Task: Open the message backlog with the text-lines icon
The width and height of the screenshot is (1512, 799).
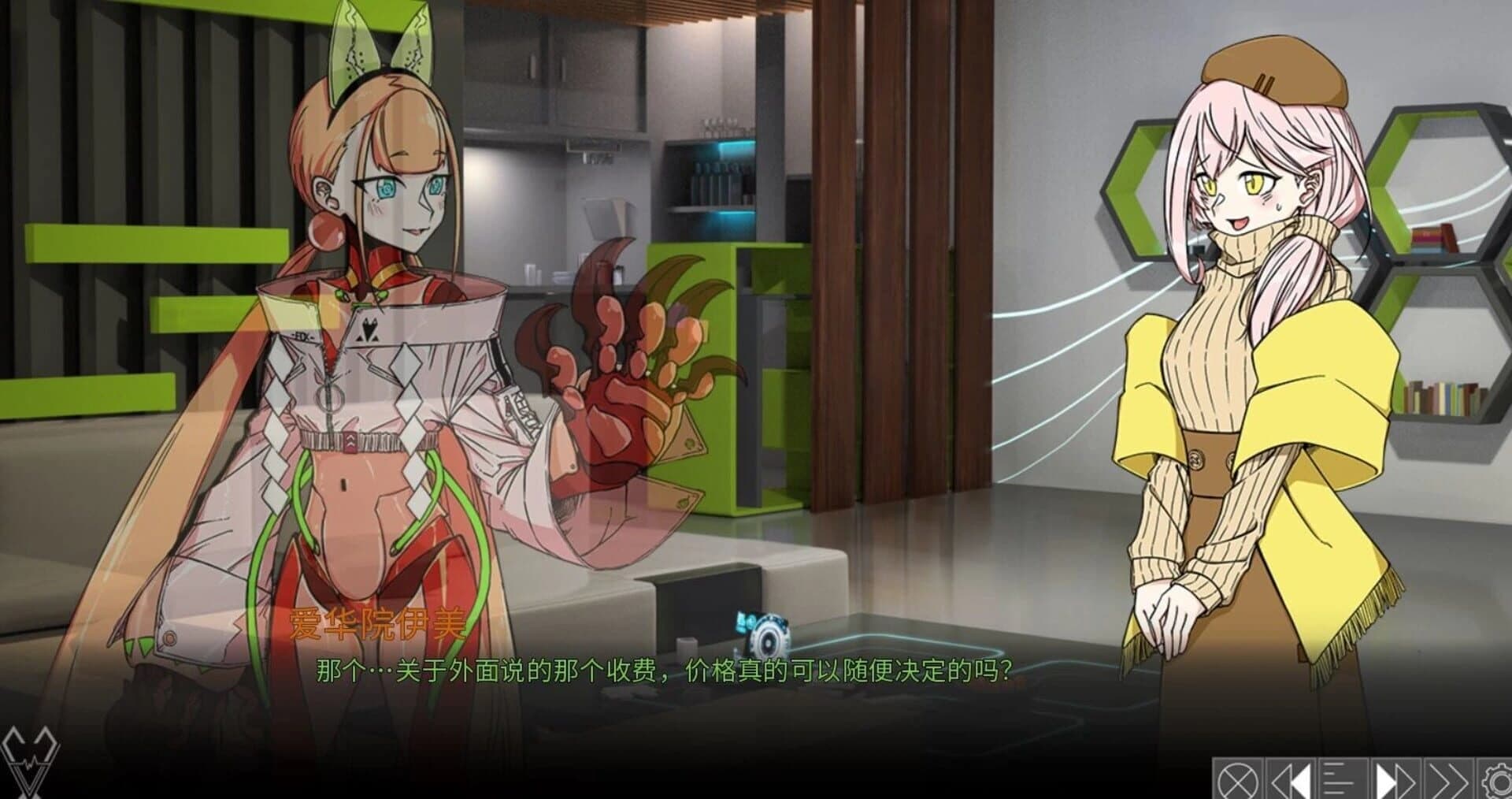Action: 1343,784
